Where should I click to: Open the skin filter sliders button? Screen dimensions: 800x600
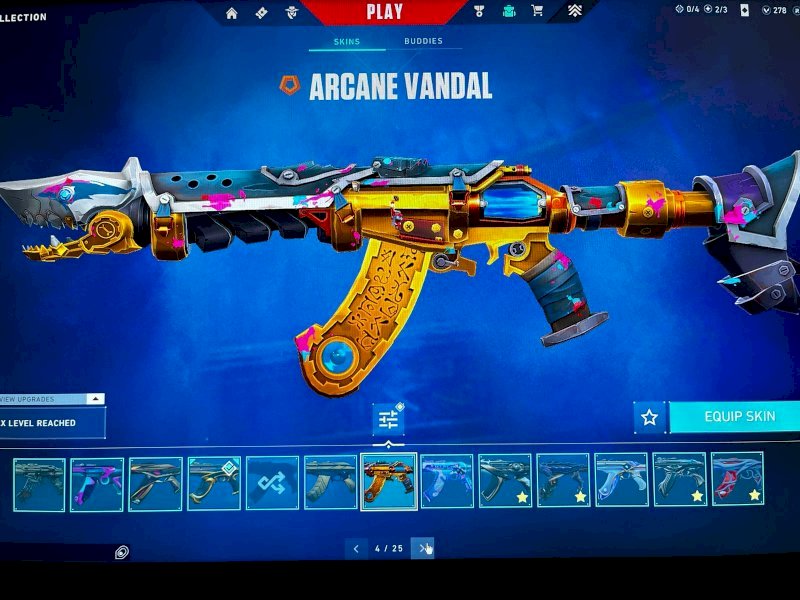coord(387,420)
